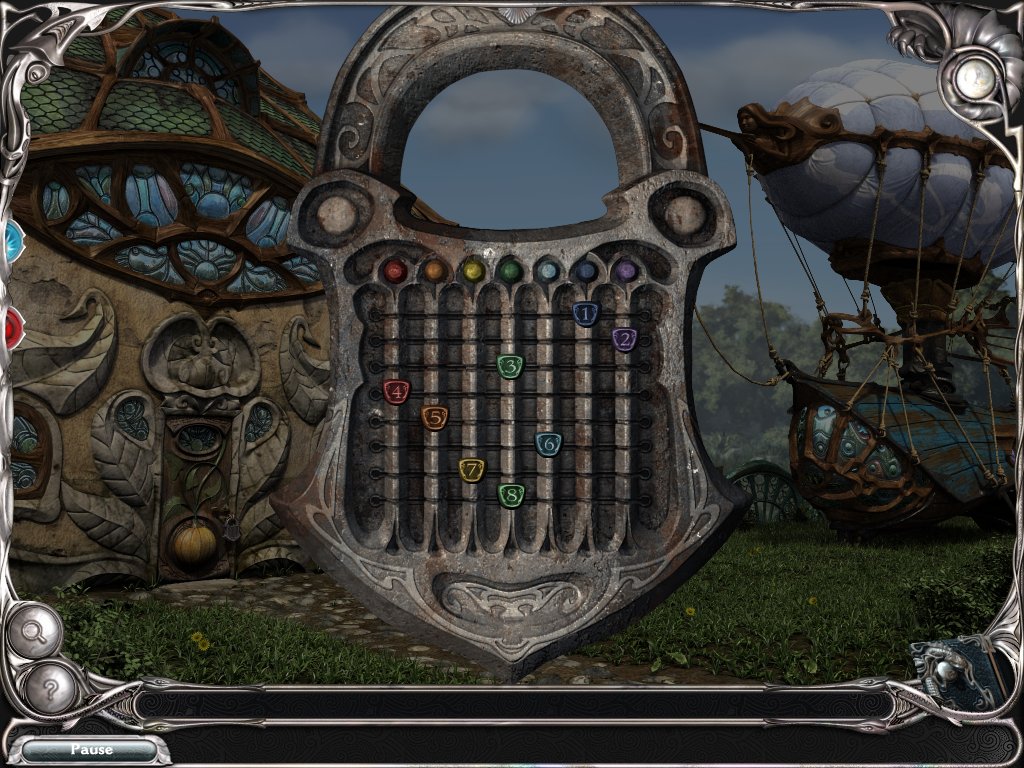1024x768 pixels.
Task: Pause the game
Action: click(90, 749)
